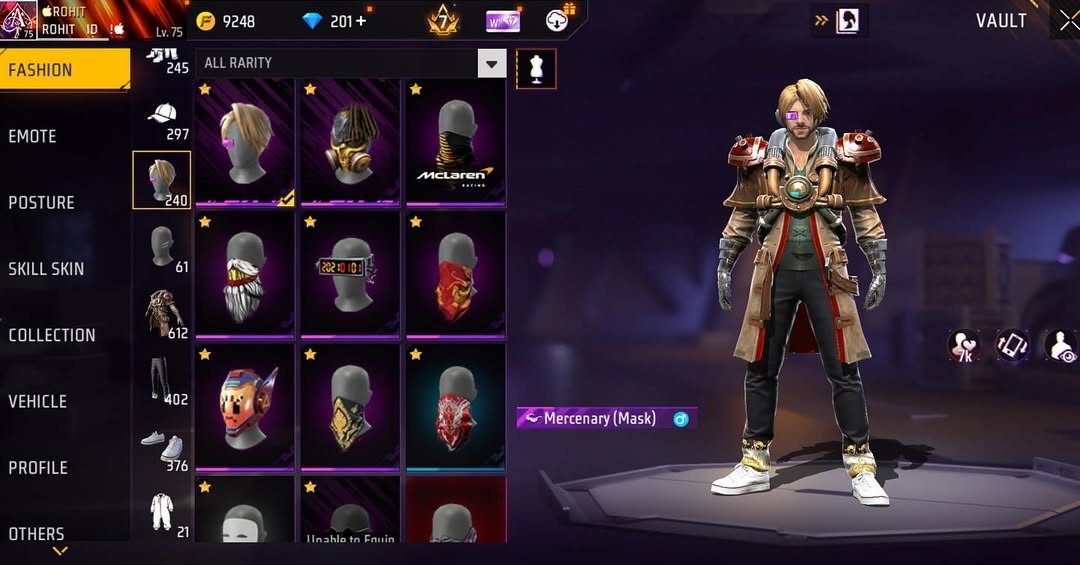Select the blonde hair with pink visor mask

(244, 141)
